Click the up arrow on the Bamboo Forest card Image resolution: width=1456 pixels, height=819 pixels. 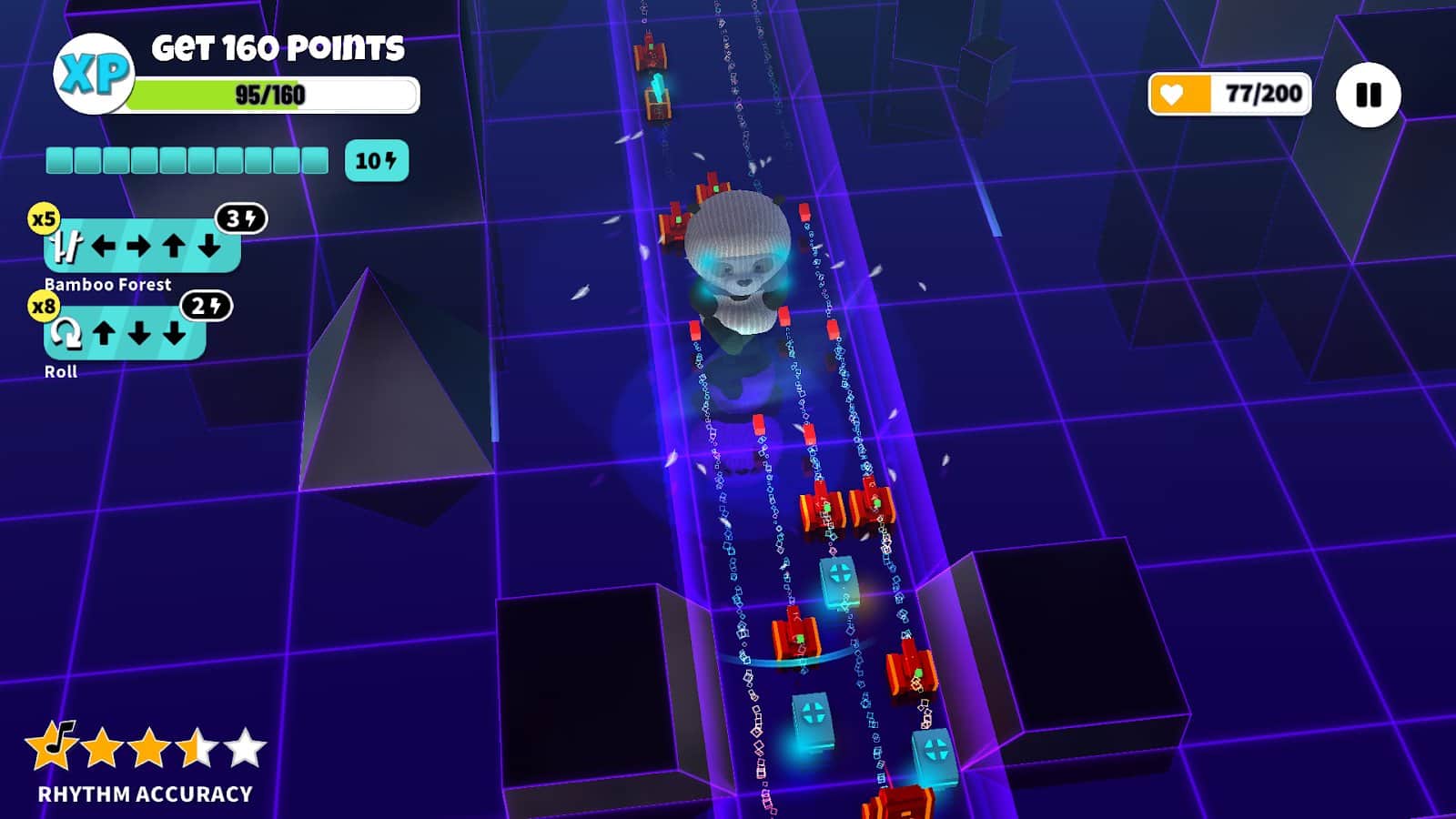coord(175,244)
